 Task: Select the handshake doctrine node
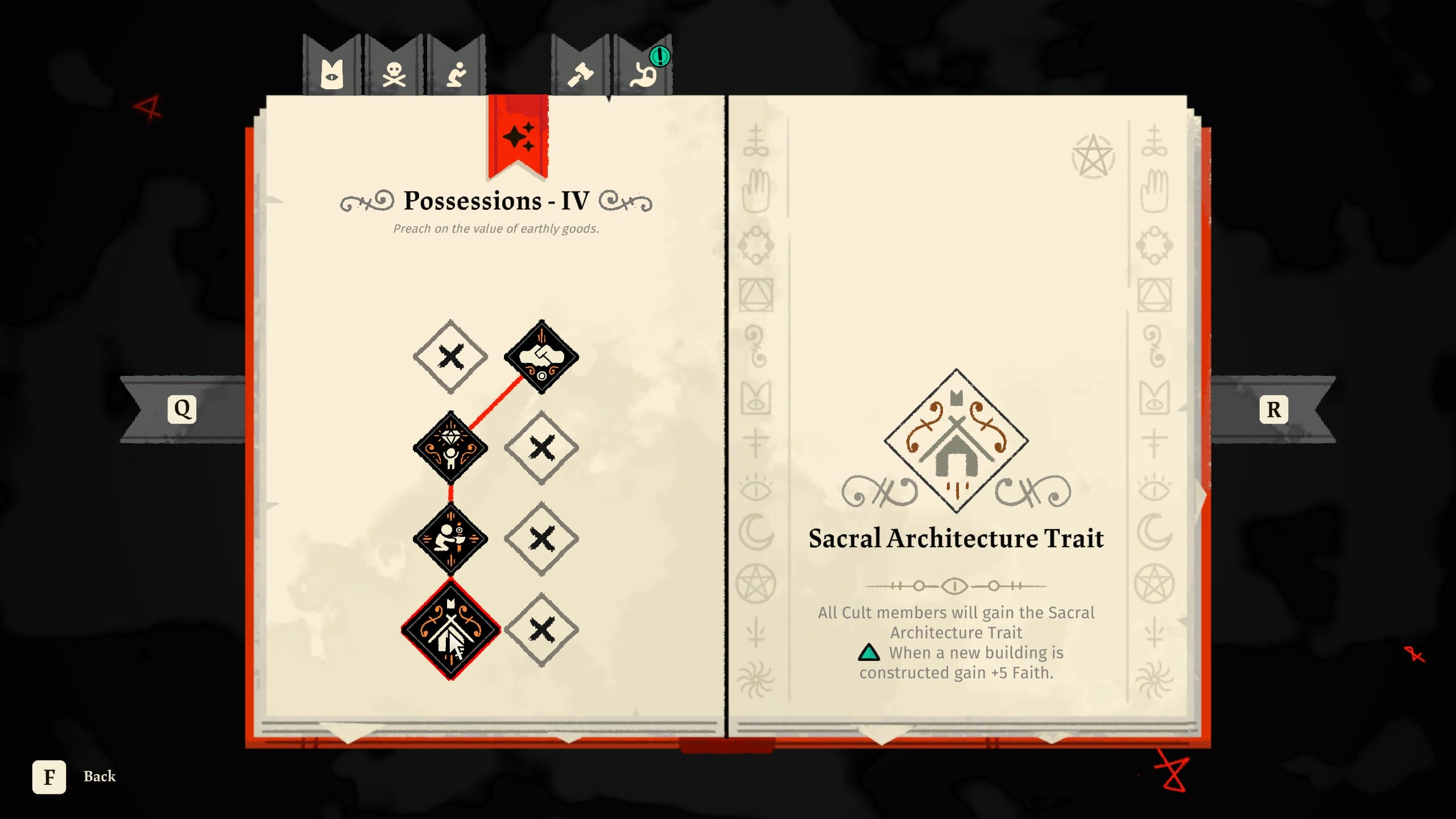[541, 355]
